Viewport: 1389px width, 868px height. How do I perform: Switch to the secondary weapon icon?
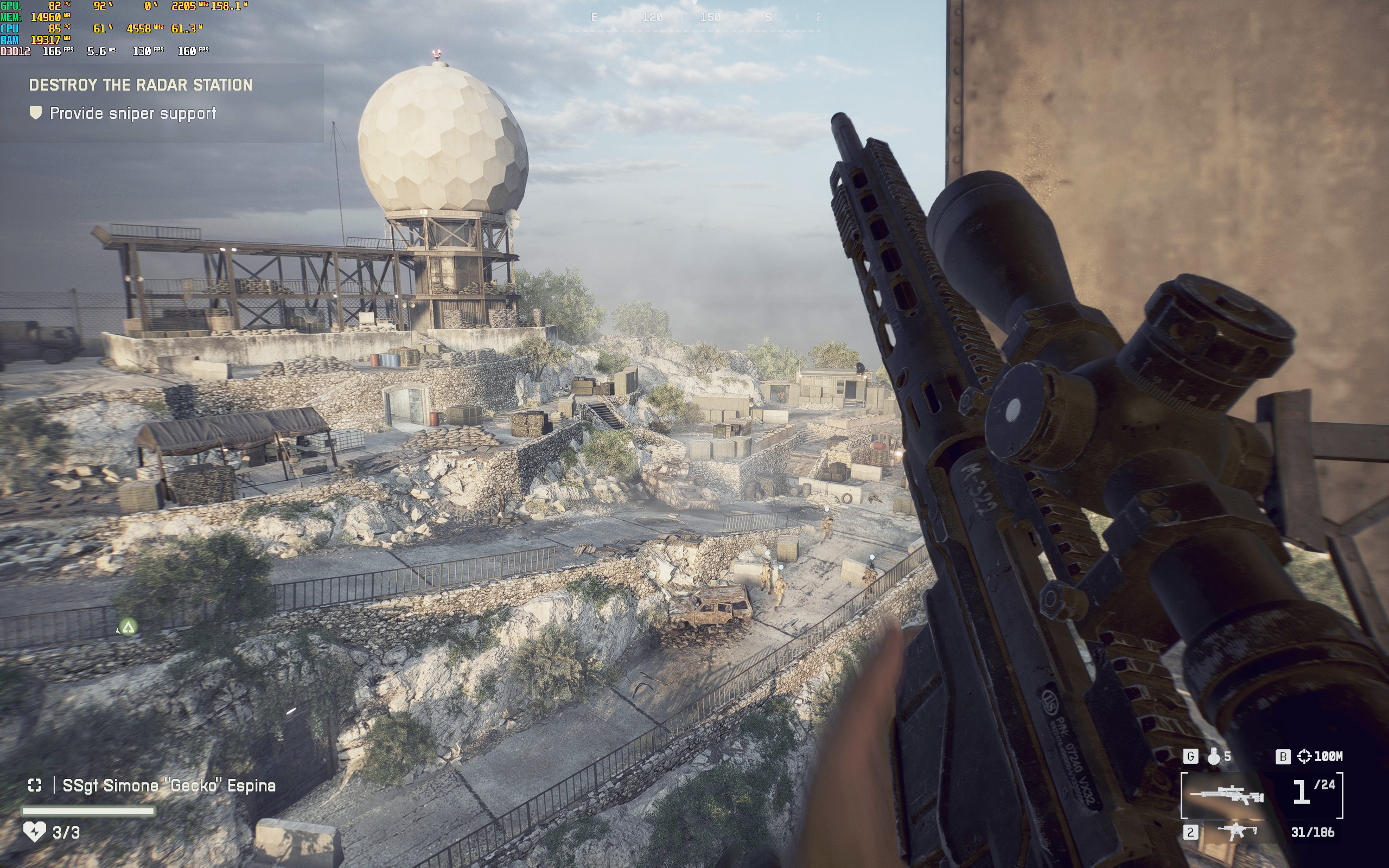[x=1238, y=831]
